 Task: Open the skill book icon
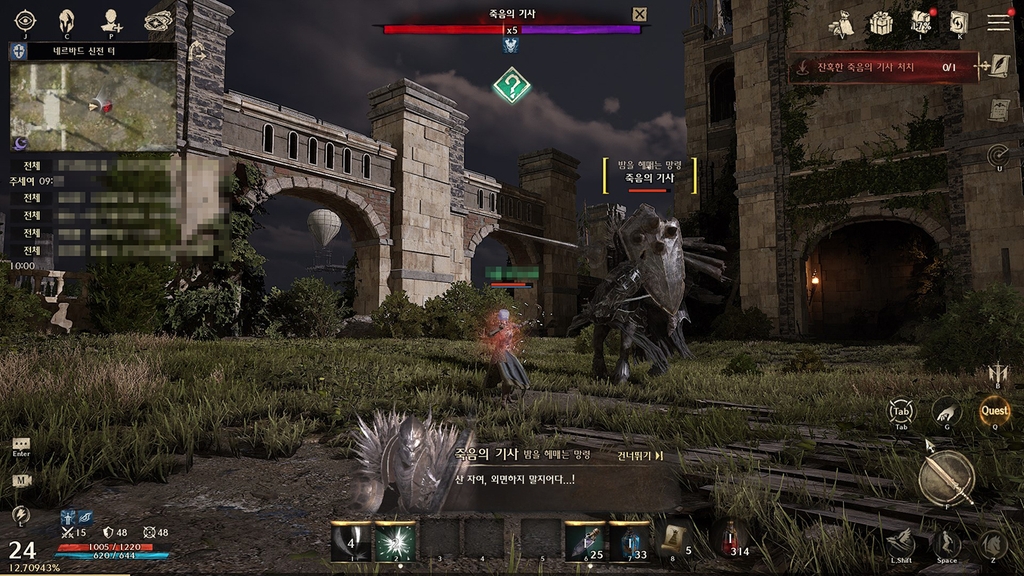pos(959,22)
